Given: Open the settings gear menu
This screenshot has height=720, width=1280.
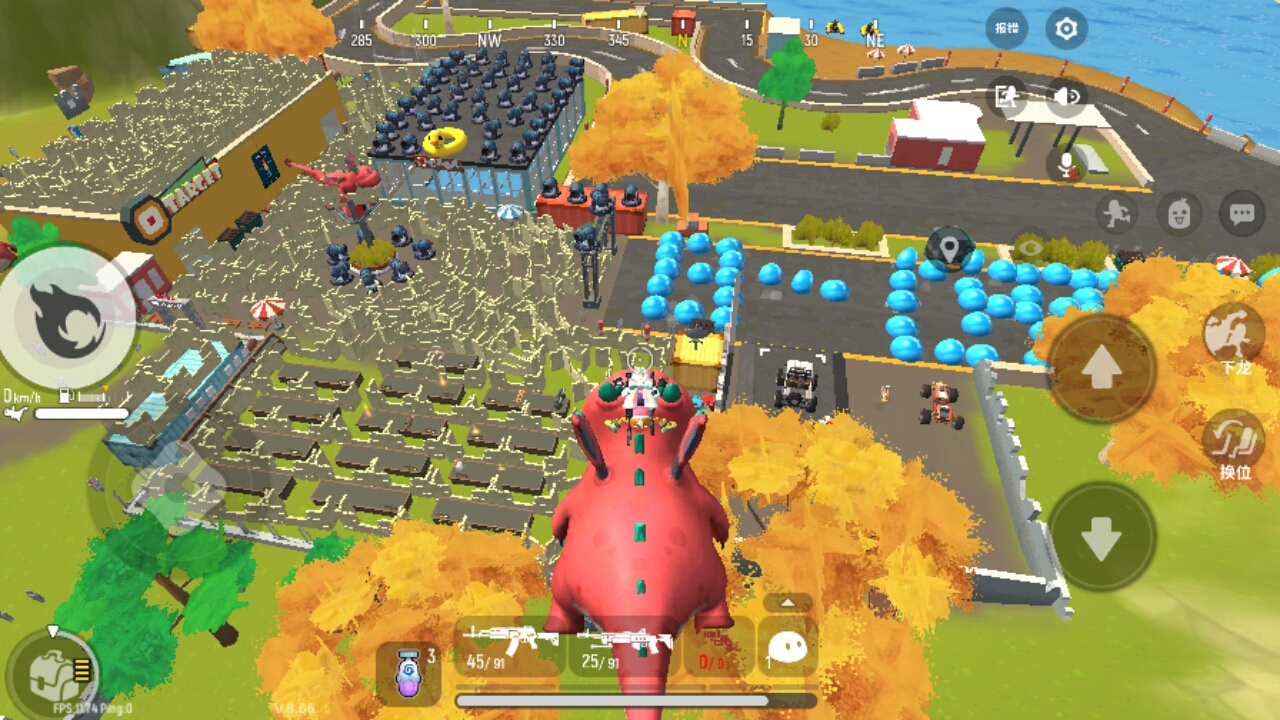Looking at the screenshot, I should tap(1066, 29).
